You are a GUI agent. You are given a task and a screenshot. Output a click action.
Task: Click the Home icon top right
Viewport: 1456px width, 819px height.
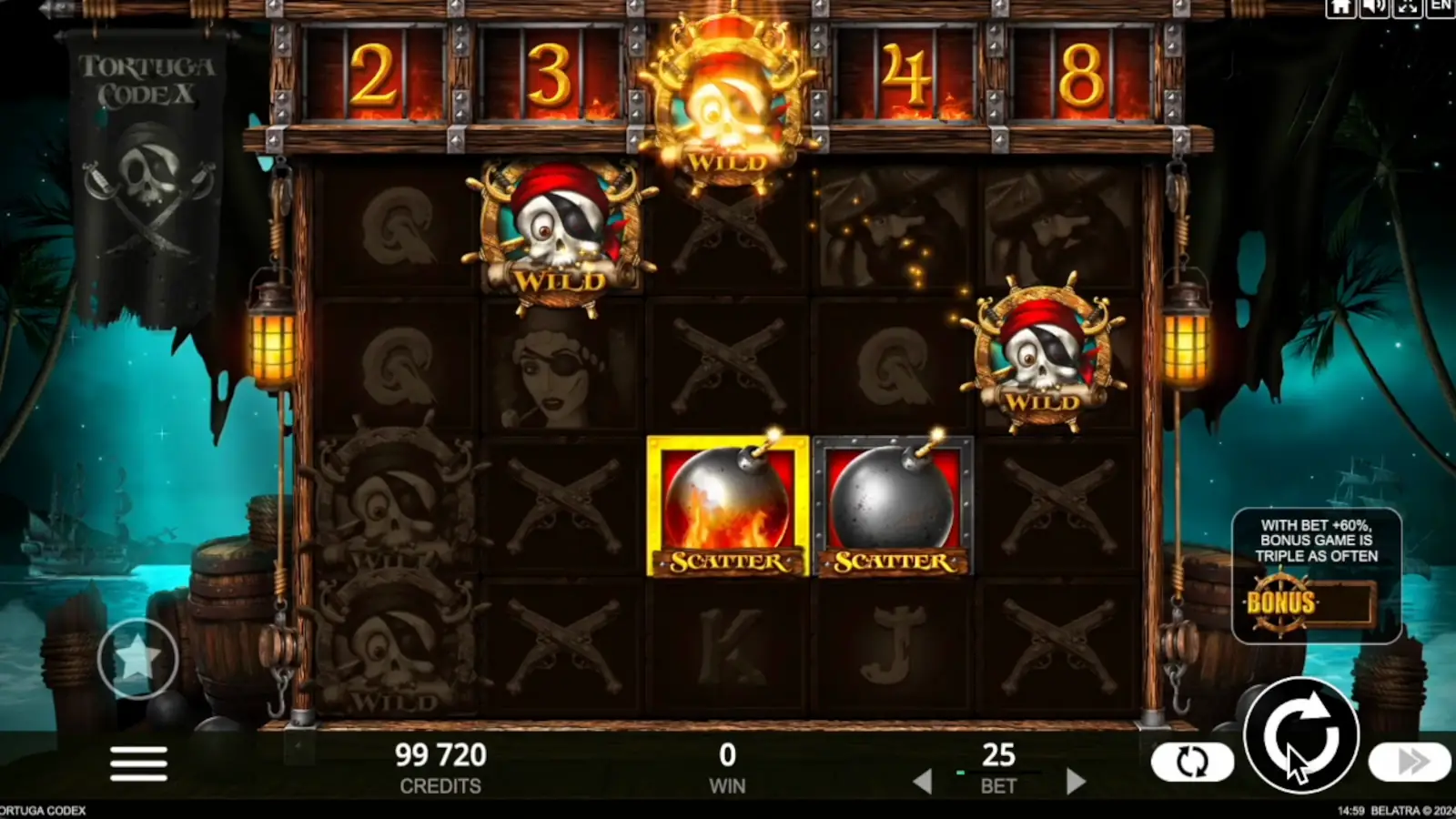click(x=1340, y=9)
